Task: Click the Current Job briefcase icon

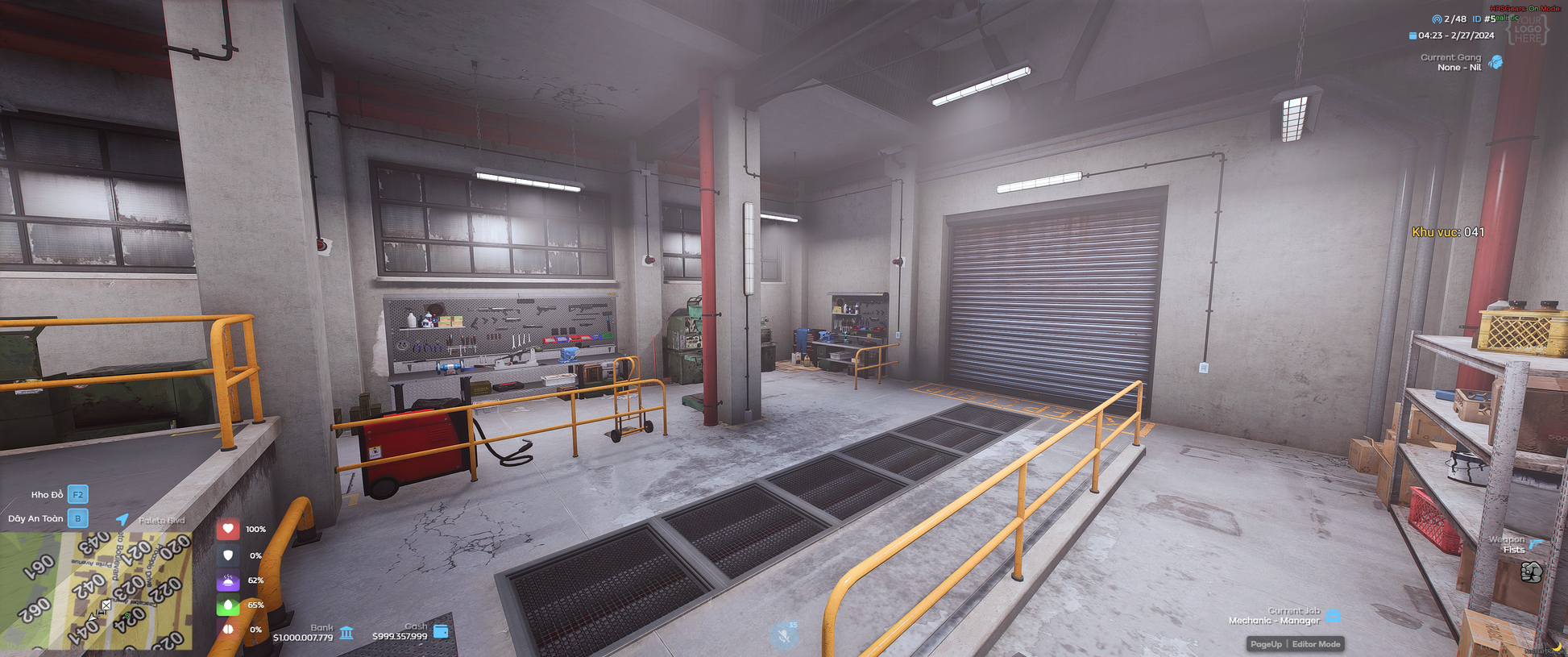Action: point(1334,616)
